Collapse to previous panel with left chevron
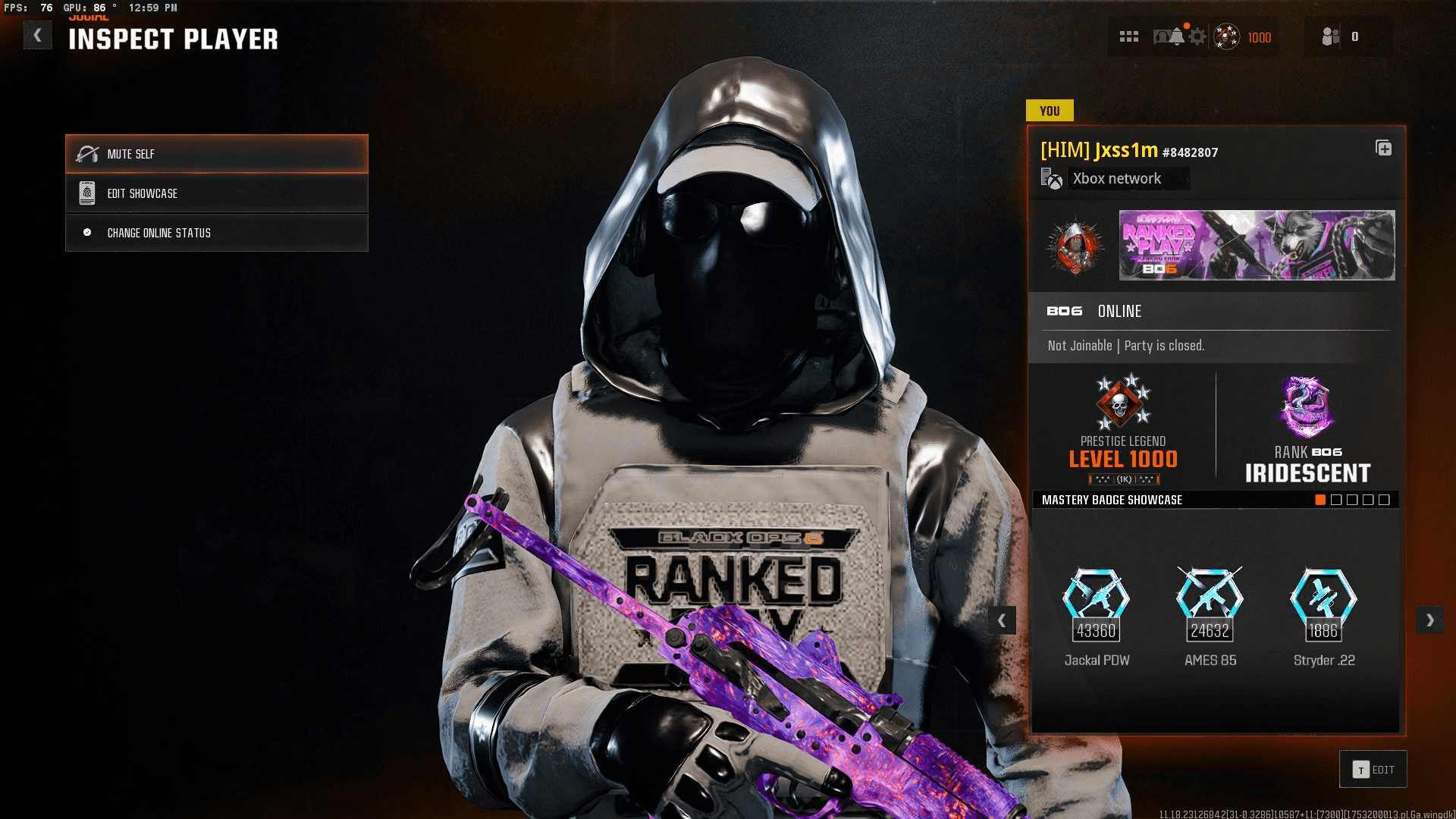The height and width of the screenshot is (819, 1456). coord(1003,620)
